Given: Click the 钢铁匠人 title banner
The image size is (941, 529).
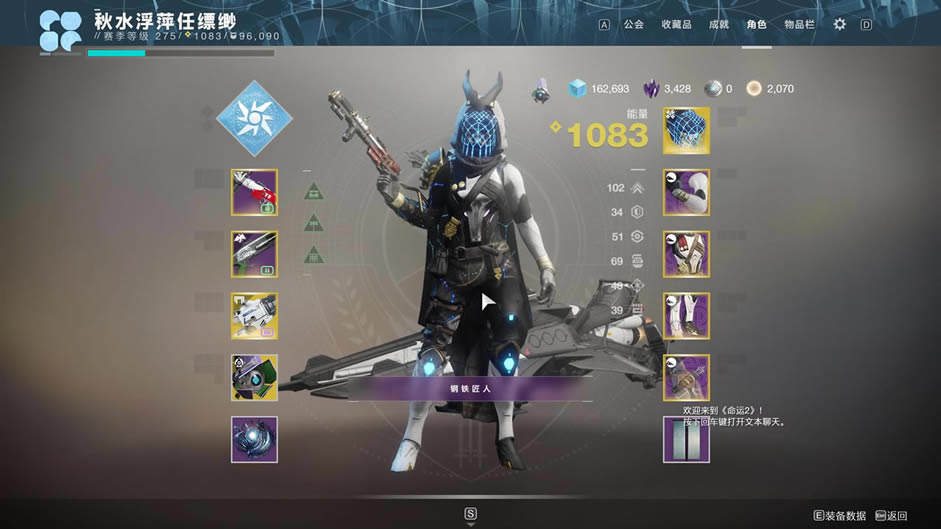Looking at the screenshot, I should click(x=470, y=389).
